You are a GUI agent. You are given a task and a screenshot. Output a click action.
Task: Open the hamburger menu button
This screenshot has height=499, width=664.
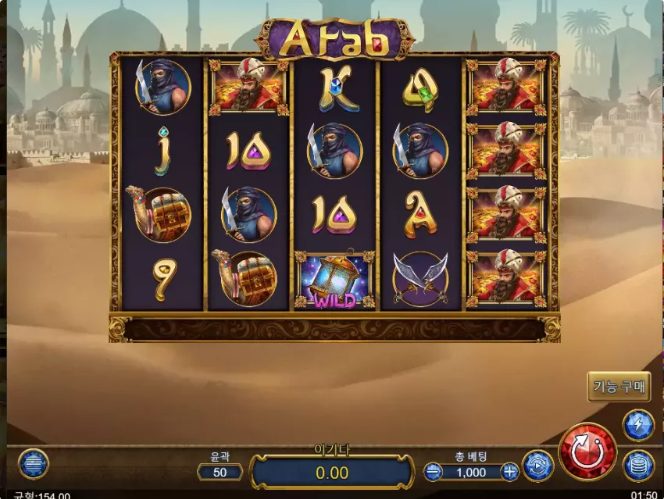point(32,464)
